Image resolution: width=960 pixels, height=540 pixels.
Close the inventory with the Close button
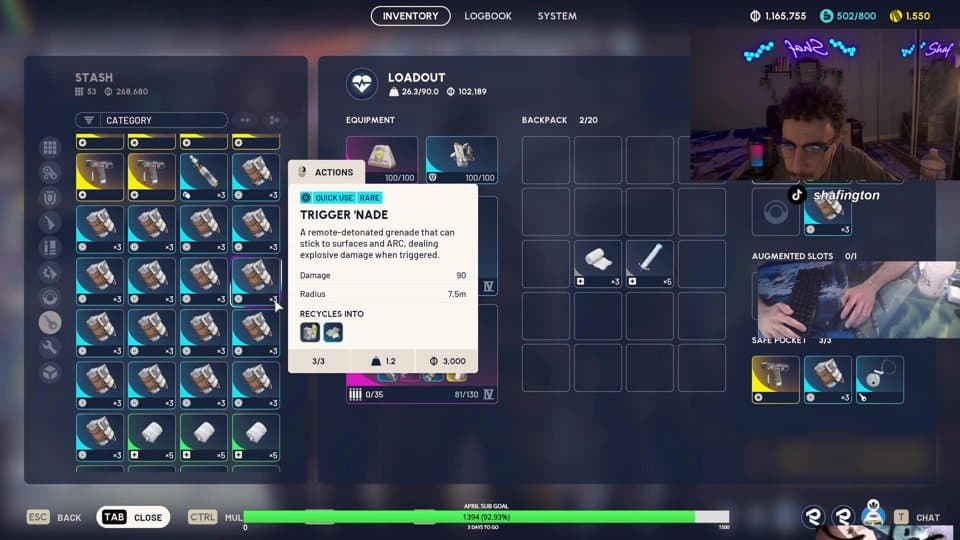pos(133,517)
